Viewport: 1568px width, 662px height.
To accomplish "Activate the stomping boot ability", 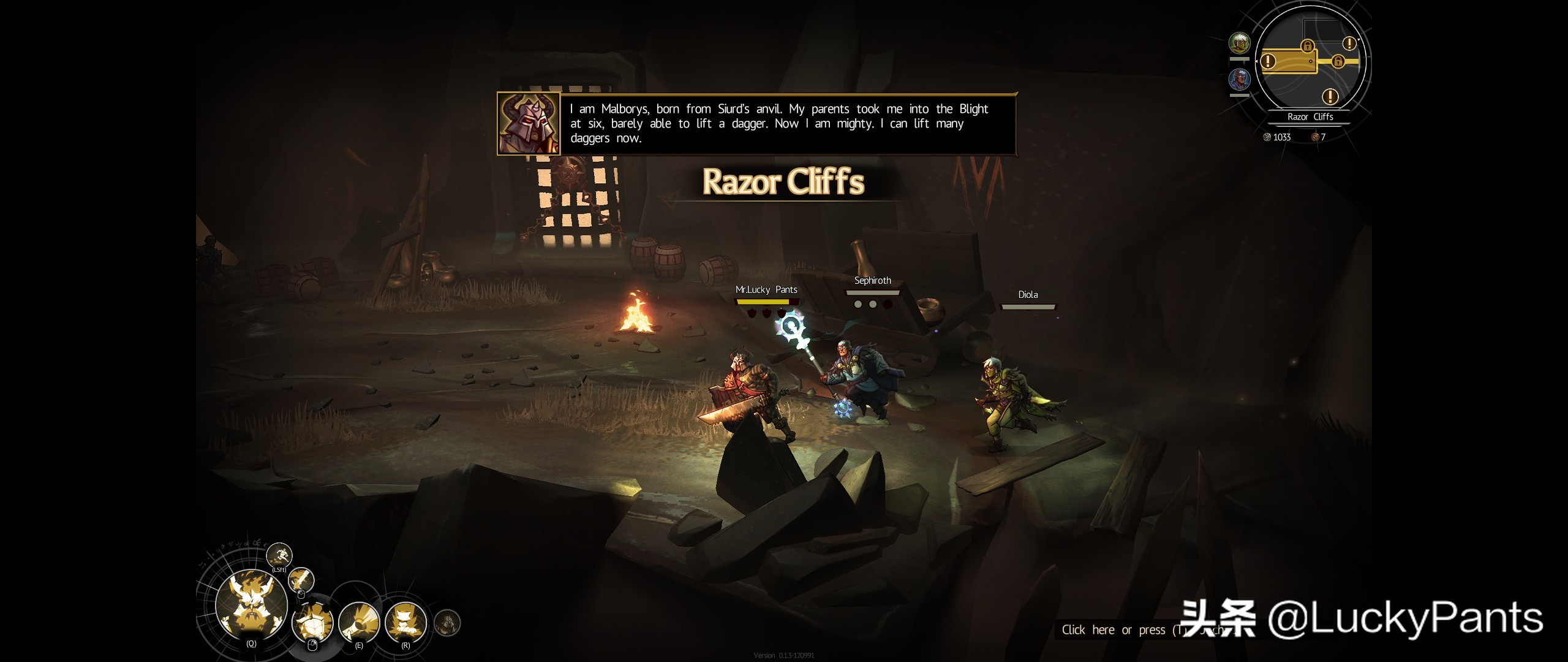I will tap(405, 622).
